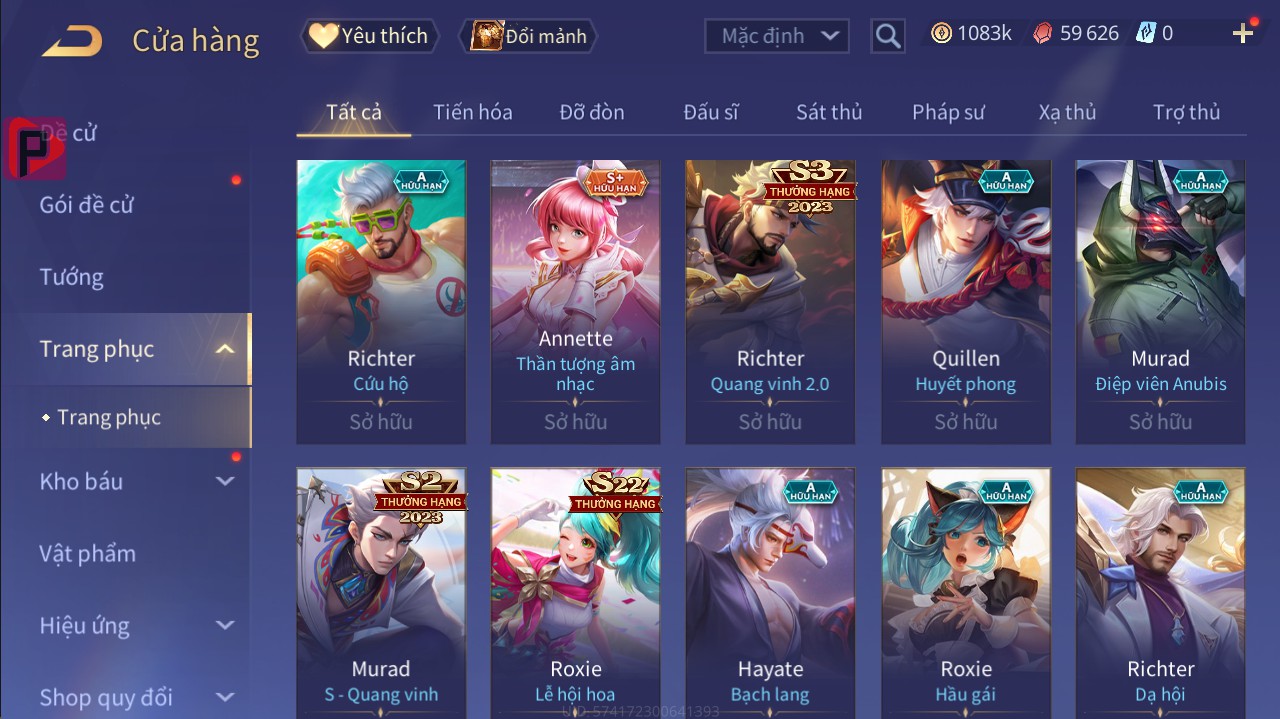Pick the Murad Điệp viên Anubis skin
This screenshot has width=1280, height=719.
pos(1160,300)
